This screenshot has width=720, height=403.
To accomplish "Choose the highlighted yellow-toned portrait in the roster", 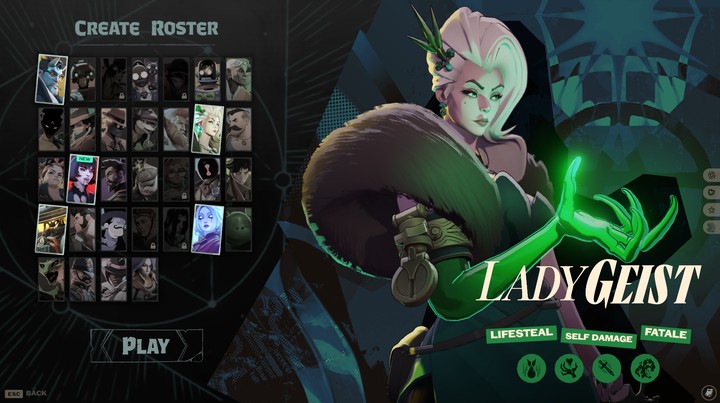I will tap(52, 229).
